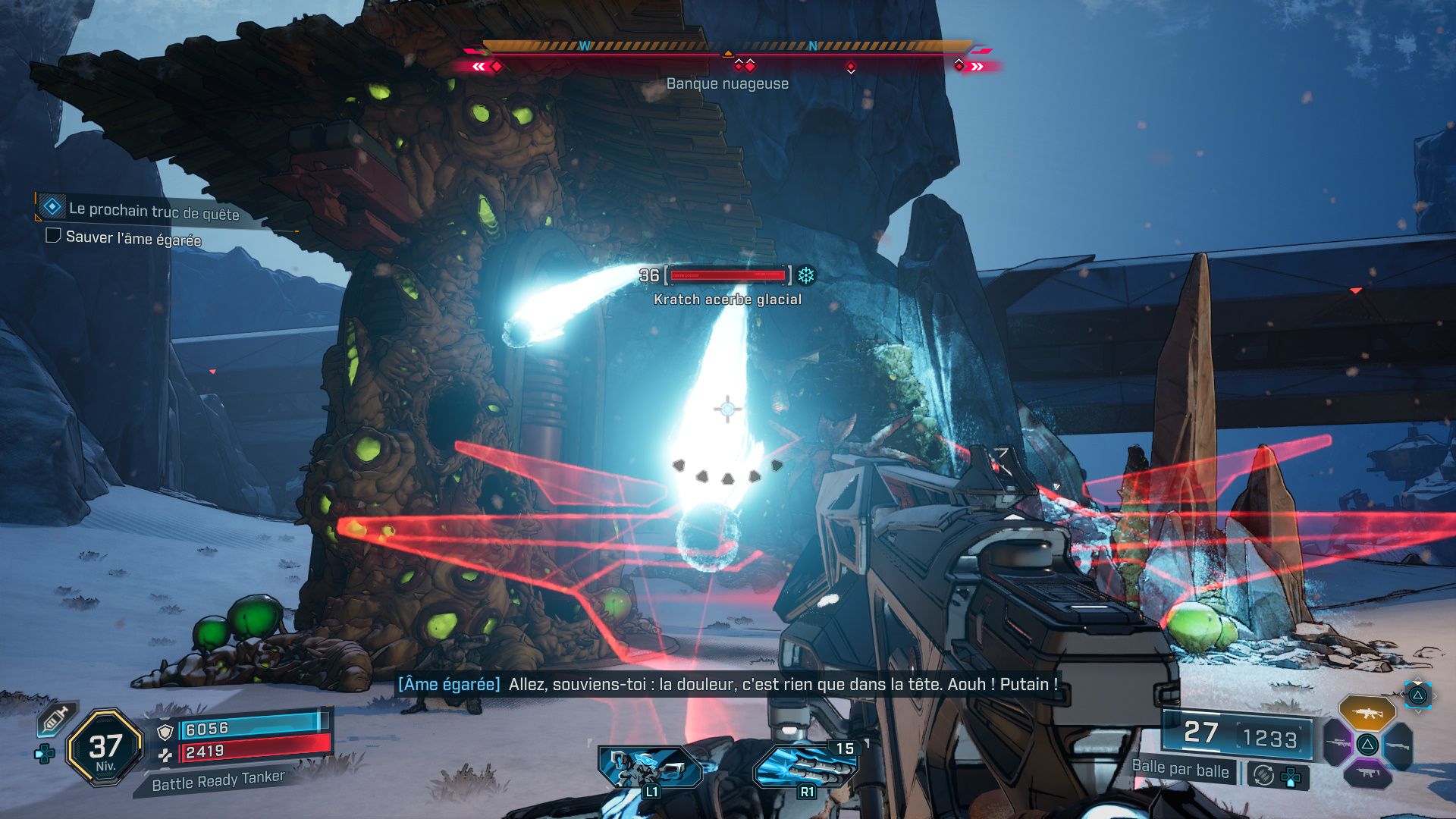Activate the action skill with the armored gunner
Image resolution: width=1456 pixels, height=819 pixels.
tap(649, 766)
